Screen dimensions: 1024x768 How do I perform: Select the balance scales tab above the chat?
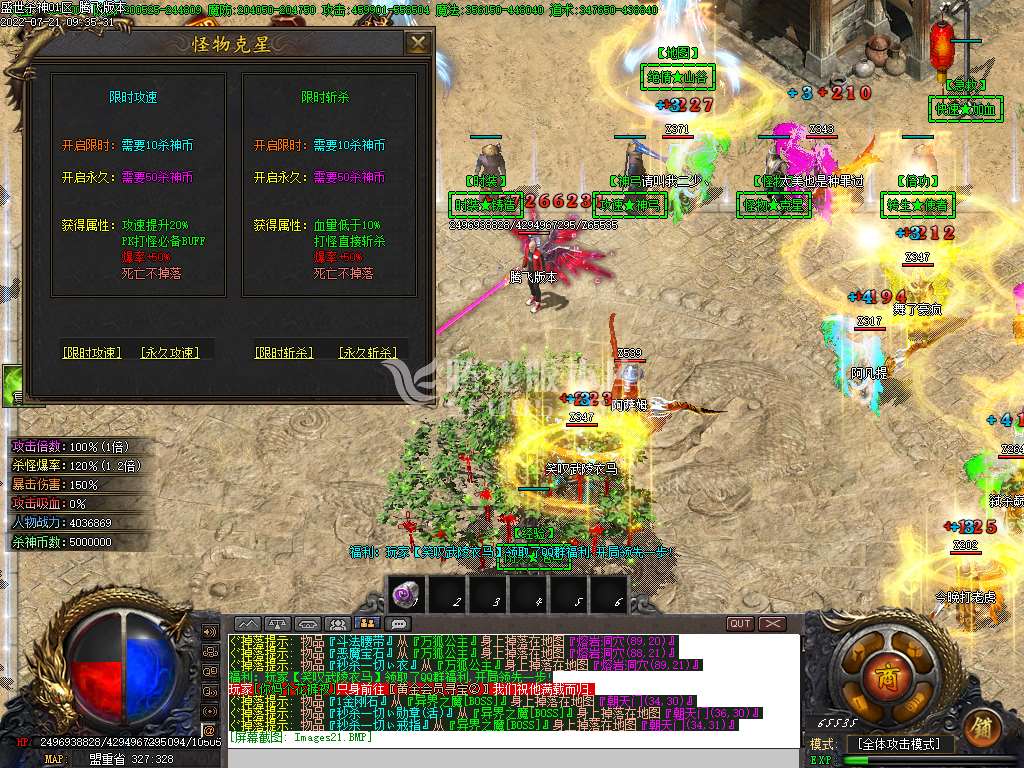[x=277, y=624]
